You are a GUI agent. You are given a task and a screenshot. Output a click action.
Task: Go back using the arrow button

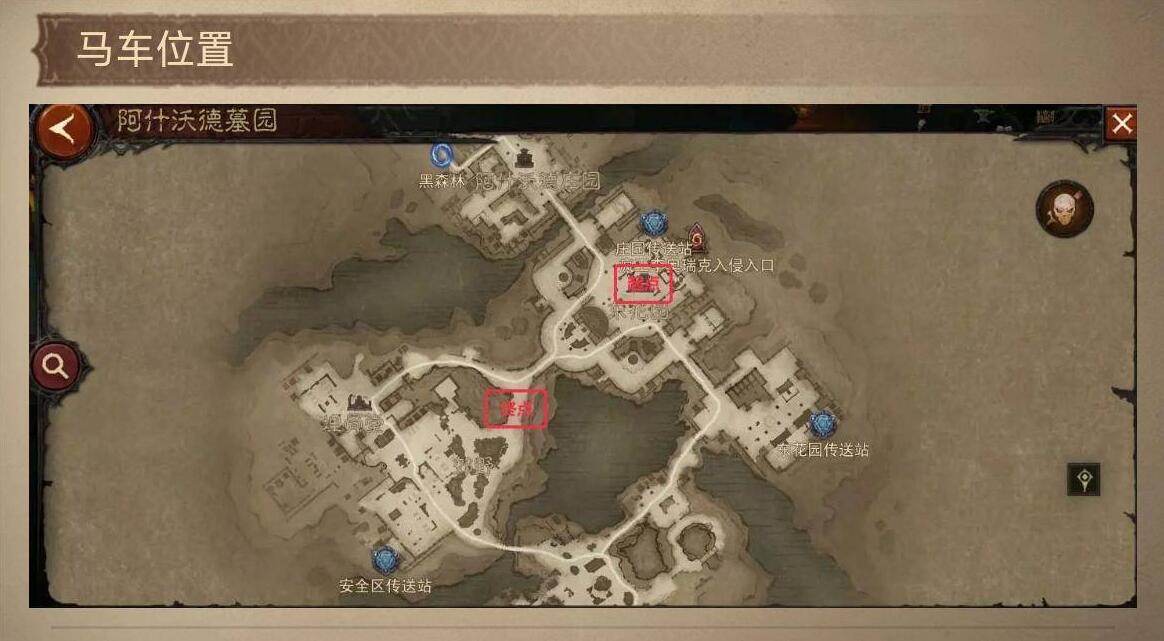[65, 129]
